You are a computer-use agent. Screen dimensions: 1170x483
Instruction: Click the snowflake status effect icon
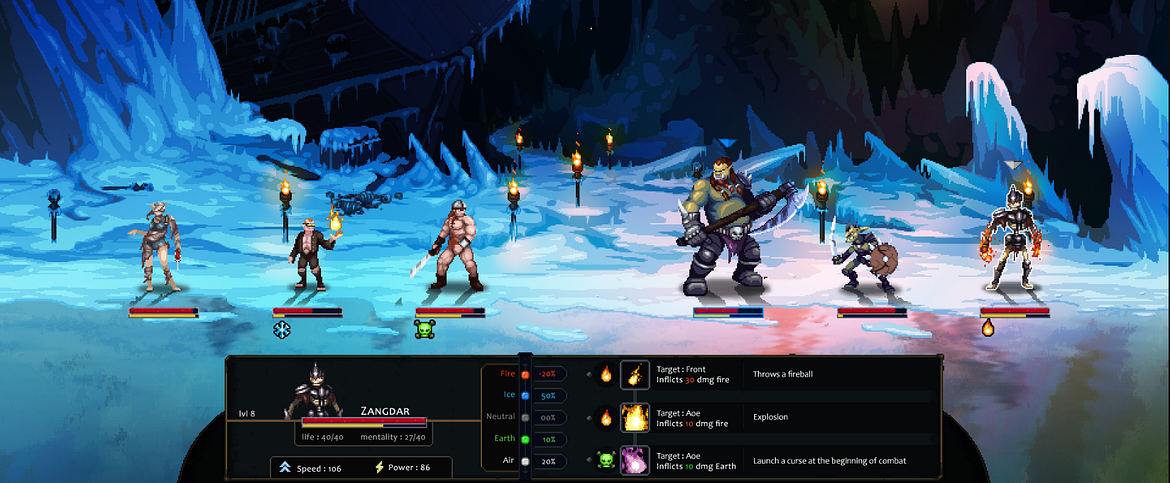[282, 328]
